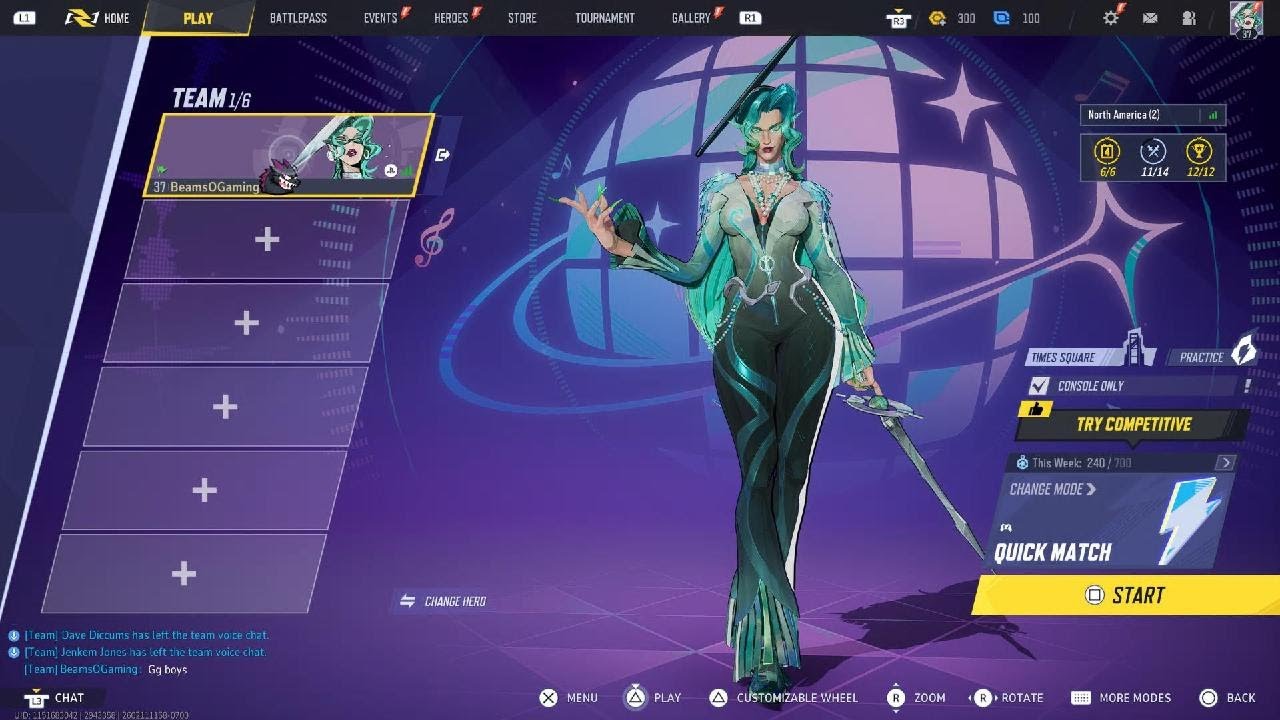Select the Tournament tab

(x=605, y=18)
